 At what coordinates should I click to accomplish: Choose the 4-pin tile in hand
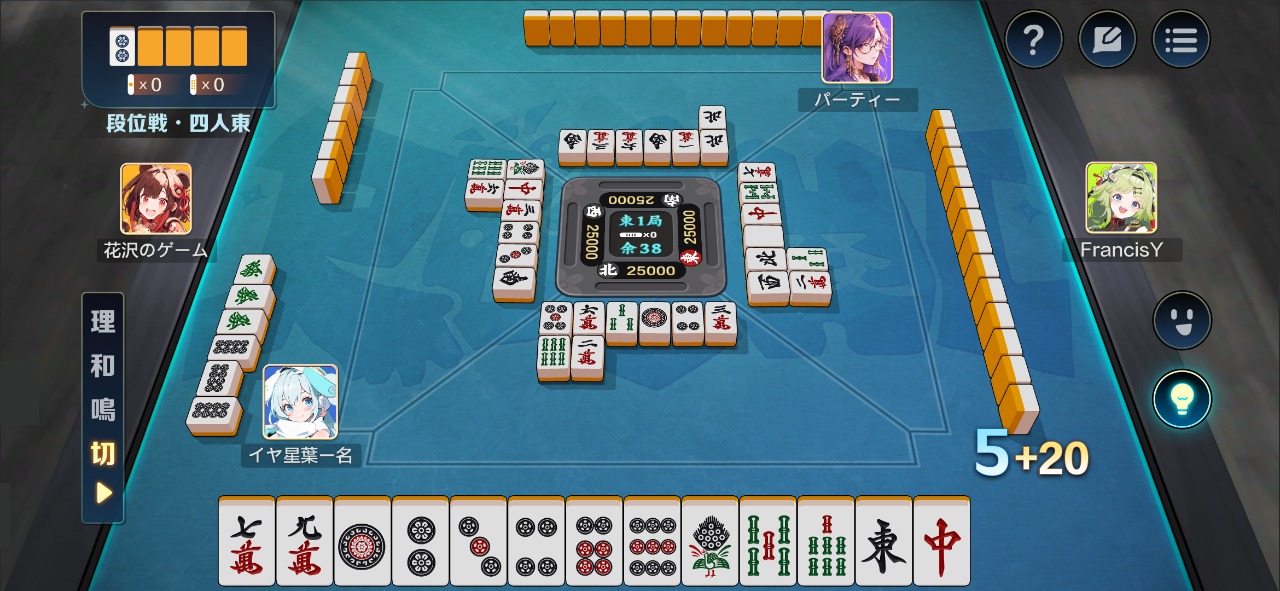[x=536, y=541]
